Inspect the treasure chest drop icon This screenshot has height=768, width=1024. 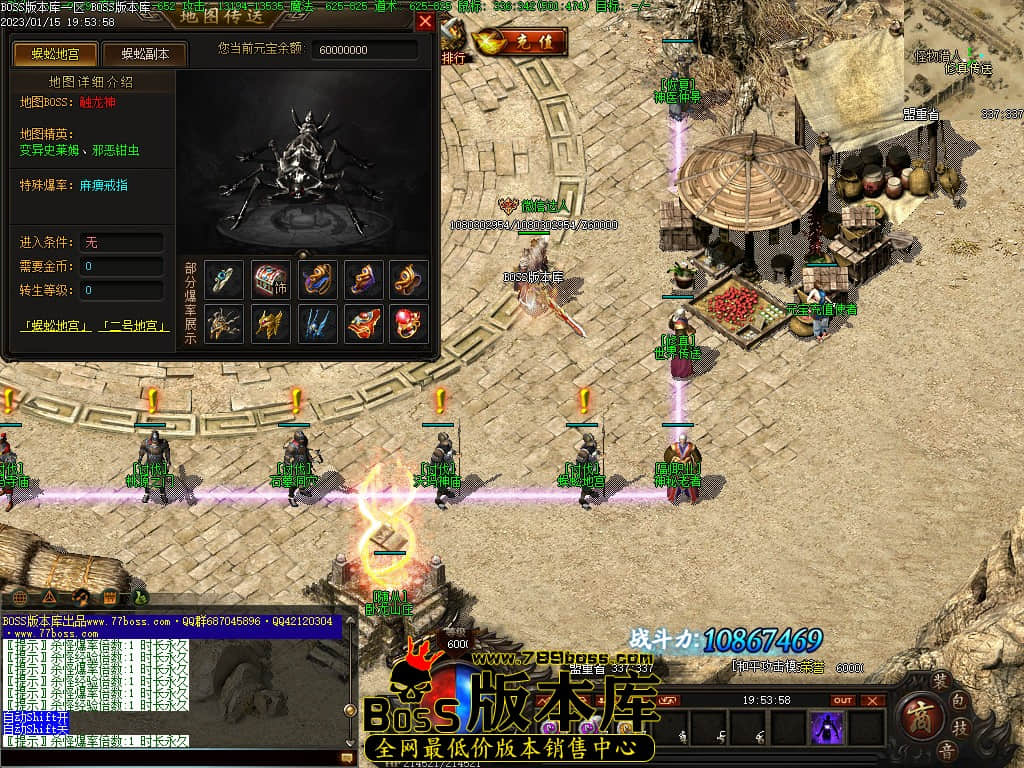click(270, 280)
